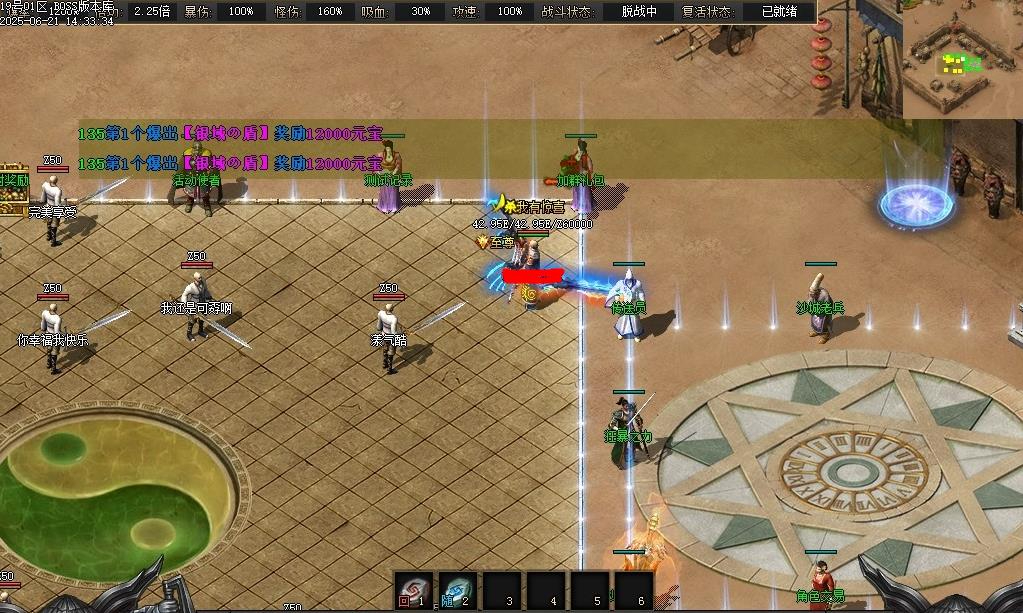Use the red return stone in slot 1
Screen dimensions: 1023x613
pyautogui.click(x=413, y=591)
